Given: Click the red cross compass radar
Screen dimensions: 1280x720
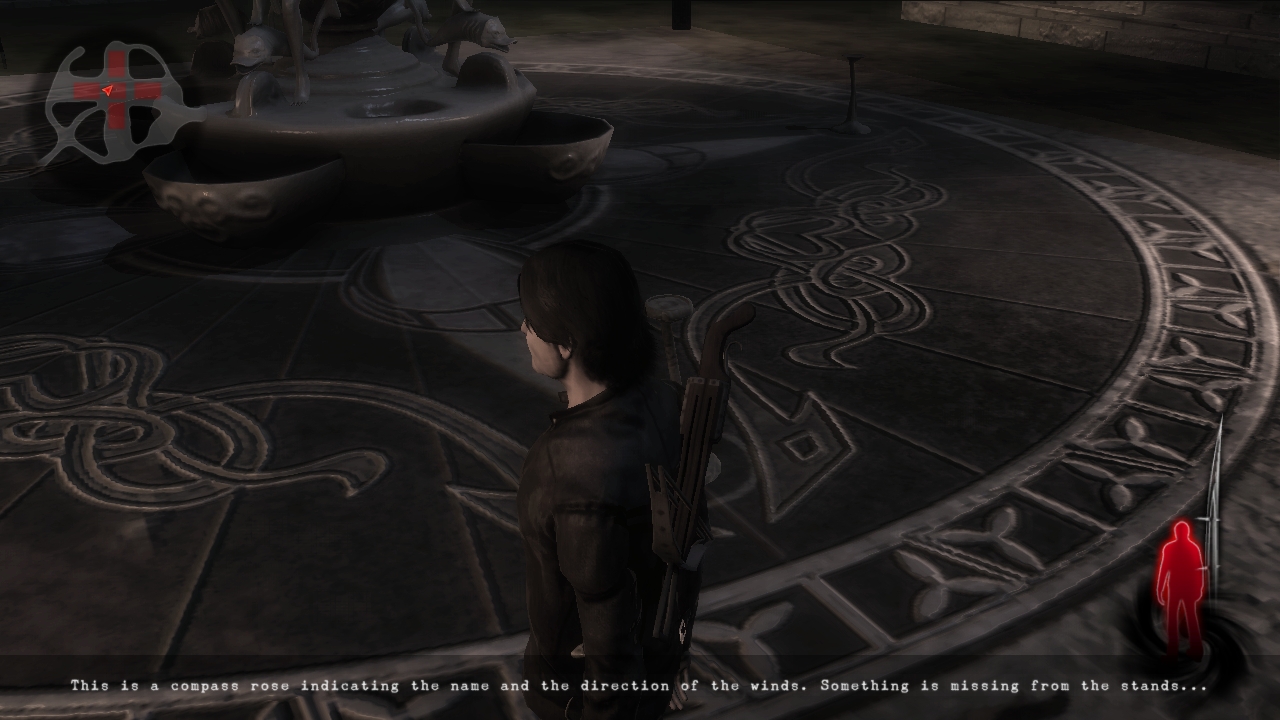Looking at the screenshot, I should pos(117,92).
